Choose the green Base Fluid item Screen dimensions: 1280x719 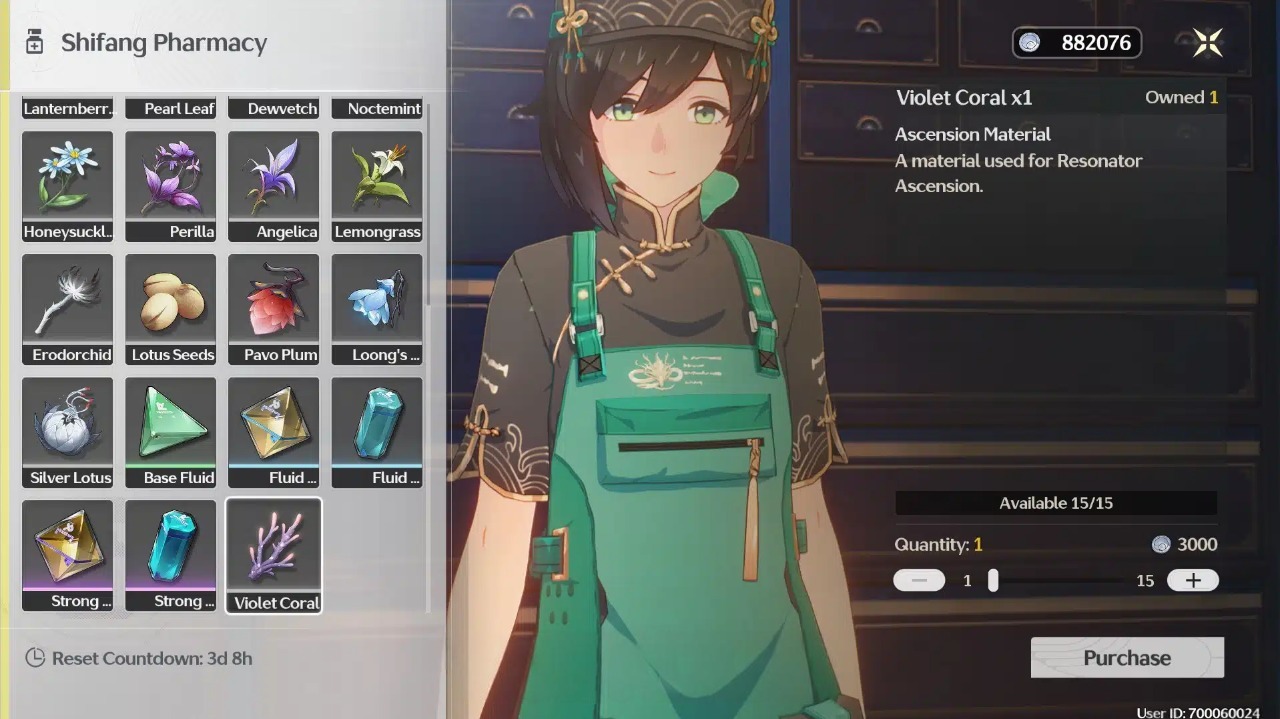coord(171,432)
